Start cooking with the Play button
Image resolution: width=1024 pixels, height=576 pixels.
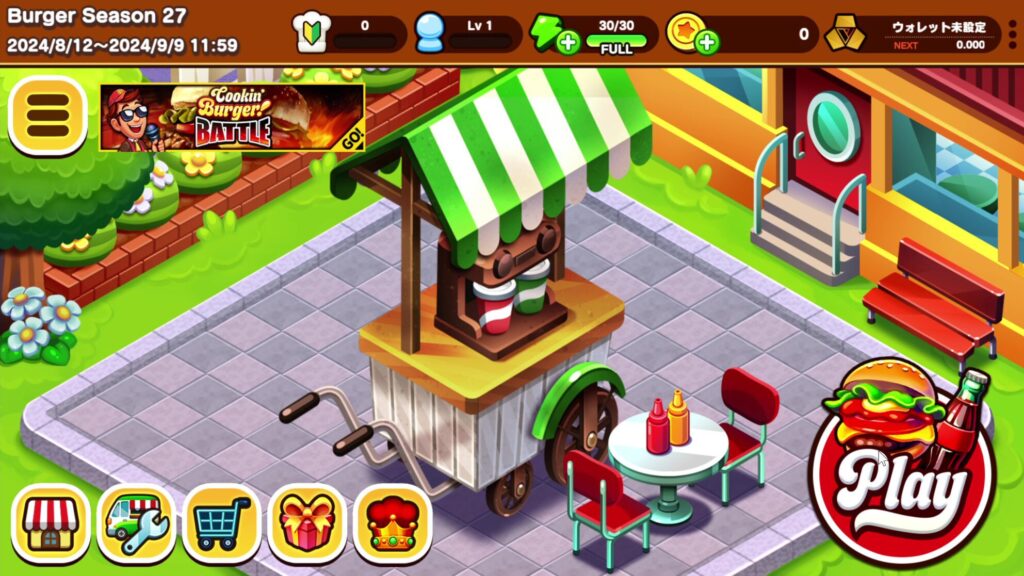click(x=902, y=470)
